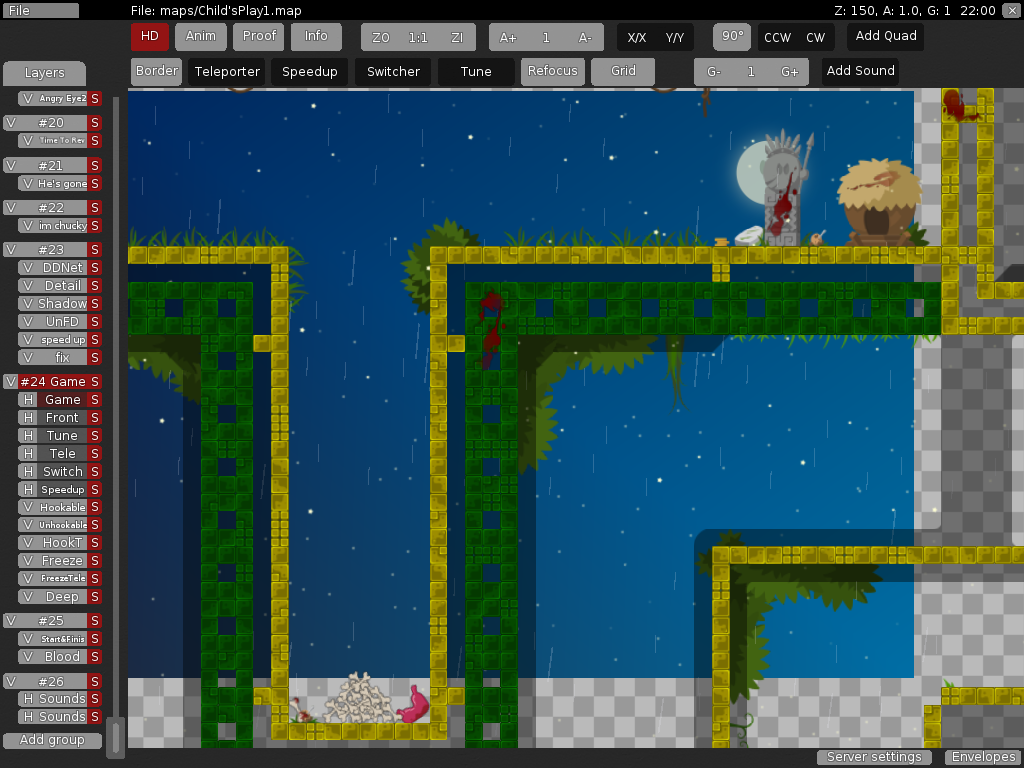Screen dimensions: 1024x768
Task: Select the Blood layer entry
Action: tap(62, 657)
